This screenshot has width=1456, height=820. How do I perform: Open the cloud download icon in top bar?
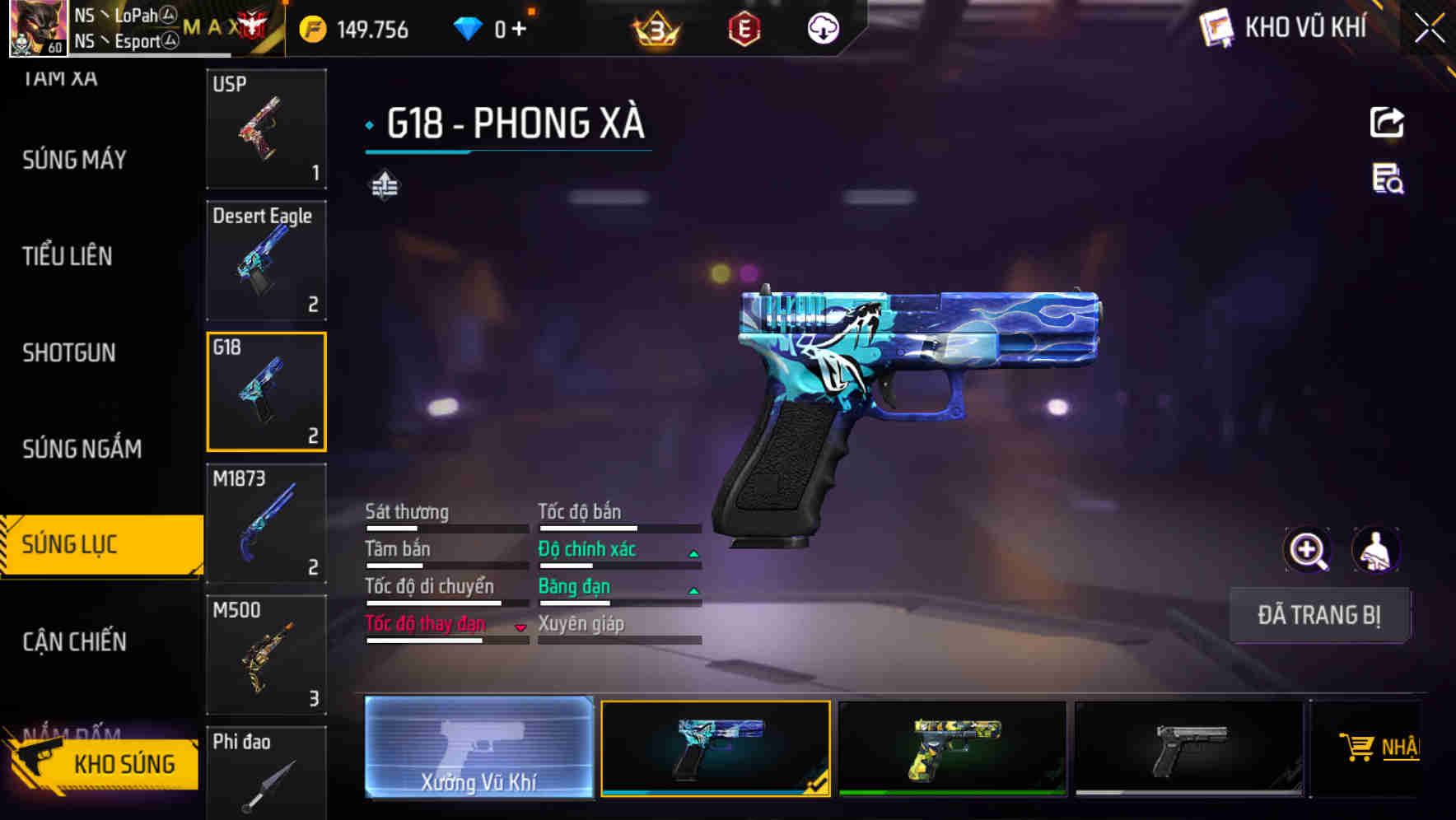click(822, 27)
